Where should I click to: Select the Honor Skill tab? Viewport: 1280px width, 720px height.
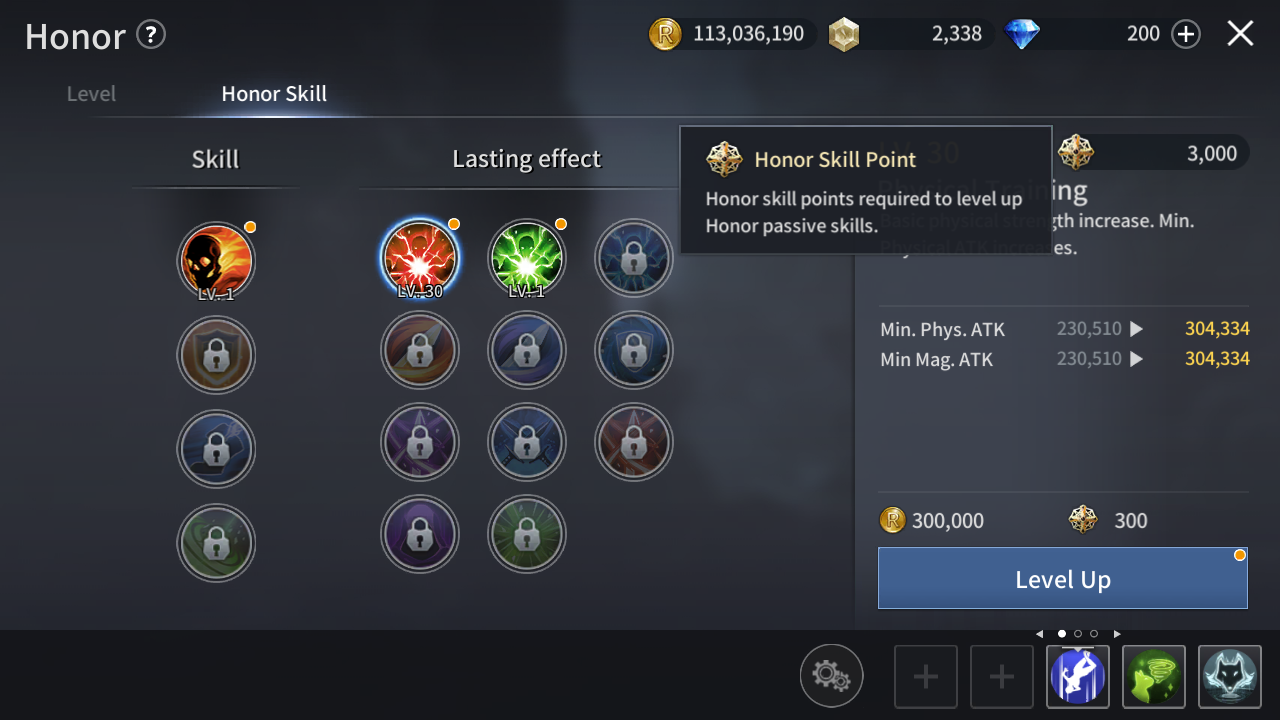click(x=274, y=94)
